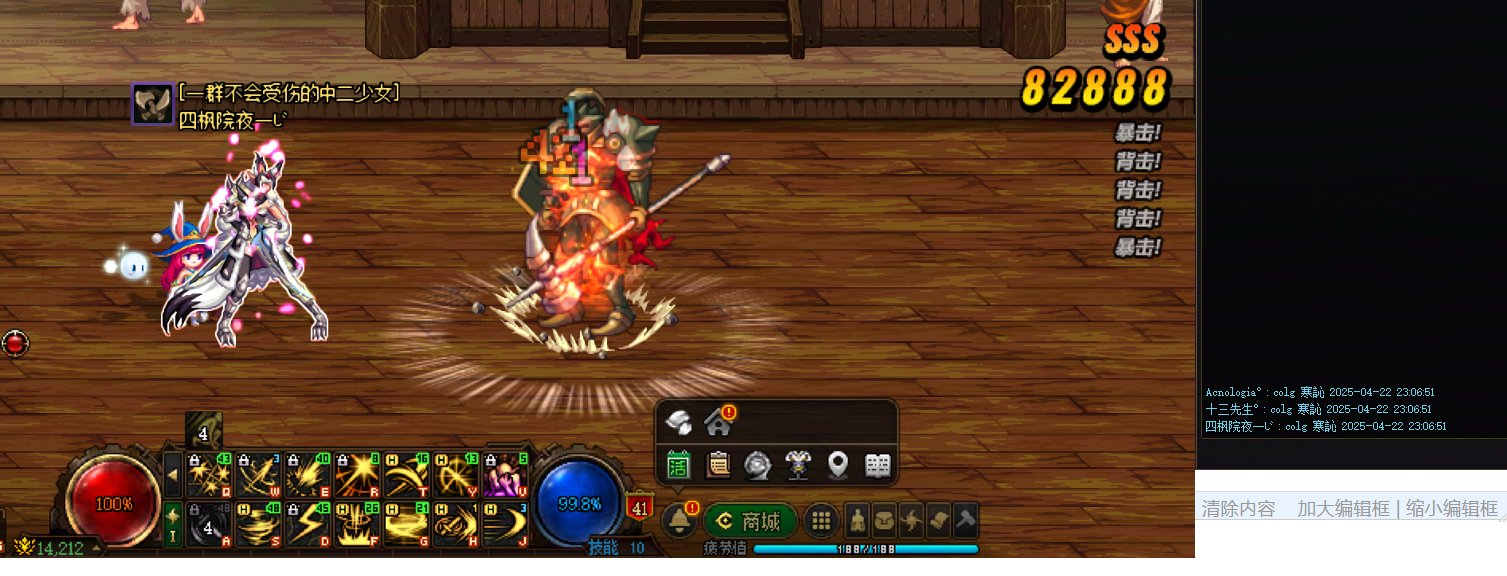This screenshot has height=576, width=1507.
Task: Open the quest clipboard icon
Action: point(718,465)
